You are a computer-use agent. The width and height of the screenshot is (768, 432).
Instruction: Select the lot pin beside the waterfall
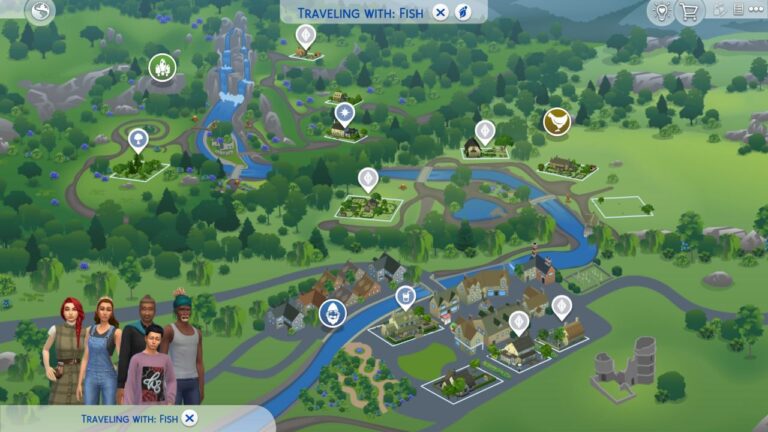coord(306,37)
